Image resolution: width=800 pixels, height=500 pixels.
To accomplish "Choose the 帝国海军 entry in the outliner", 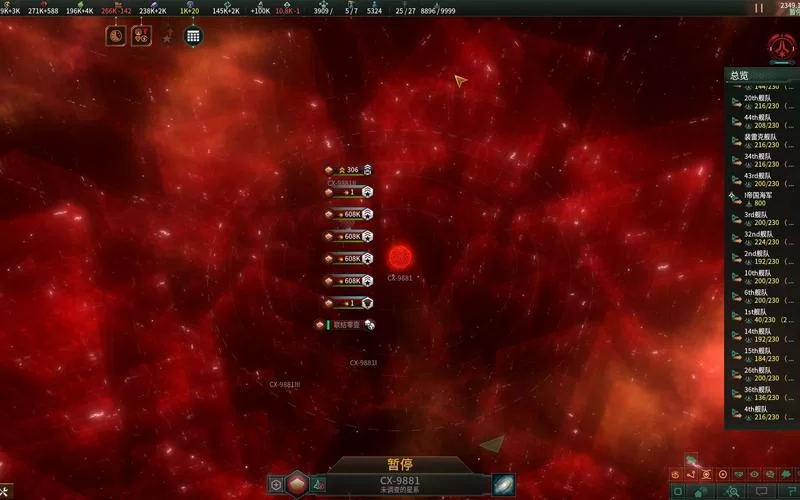I will (756, 199).
